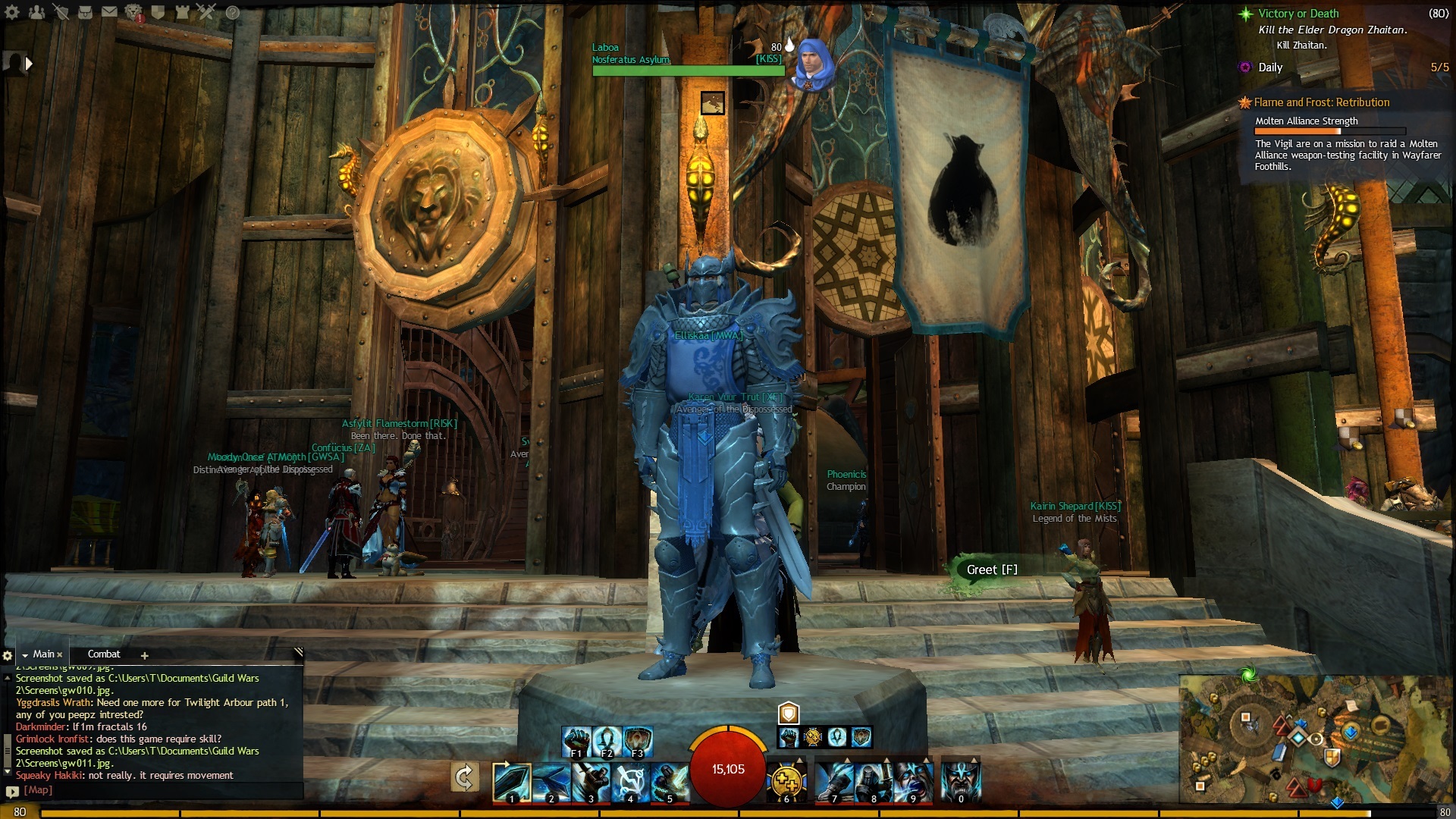Image resolution: width=1456 pixels, height=819 pixels.
Task: Activate the F1 fist virtue skill
Action: [x=576, y=741]
